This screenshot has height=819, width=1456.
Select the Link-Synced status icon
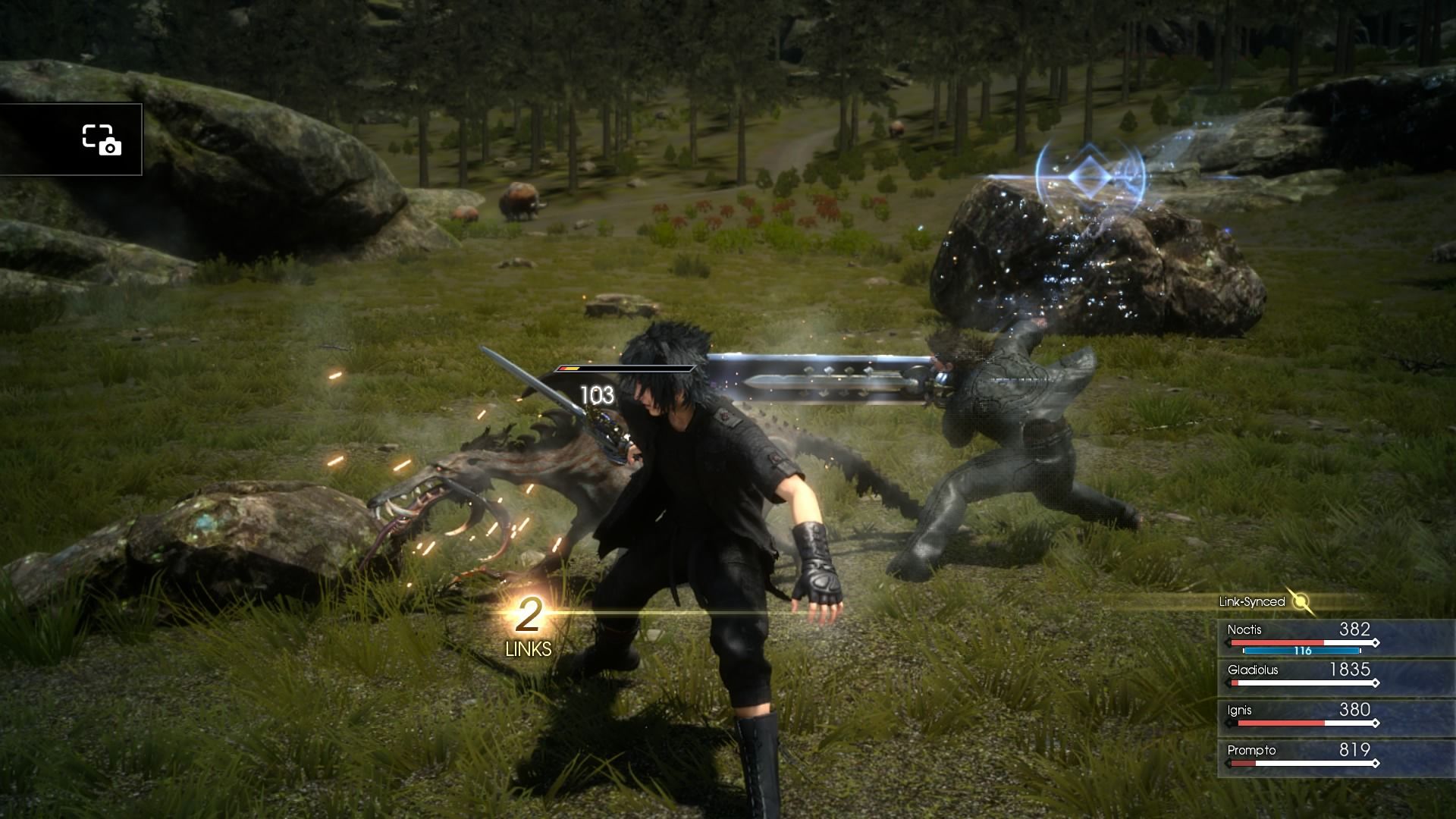(1301, 602)
